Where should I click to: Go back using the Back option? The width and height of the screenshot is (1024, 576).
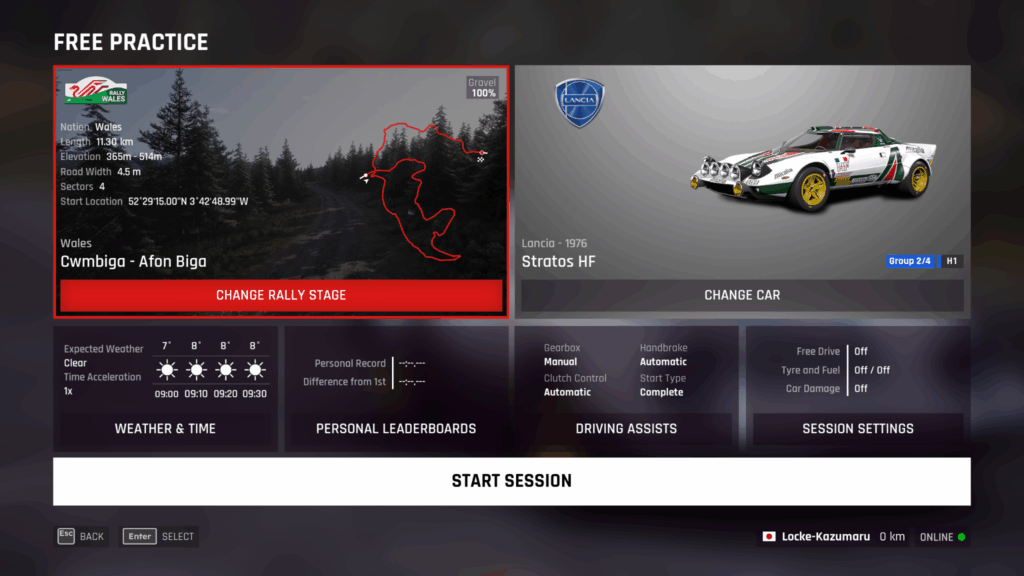pos(81,536)
